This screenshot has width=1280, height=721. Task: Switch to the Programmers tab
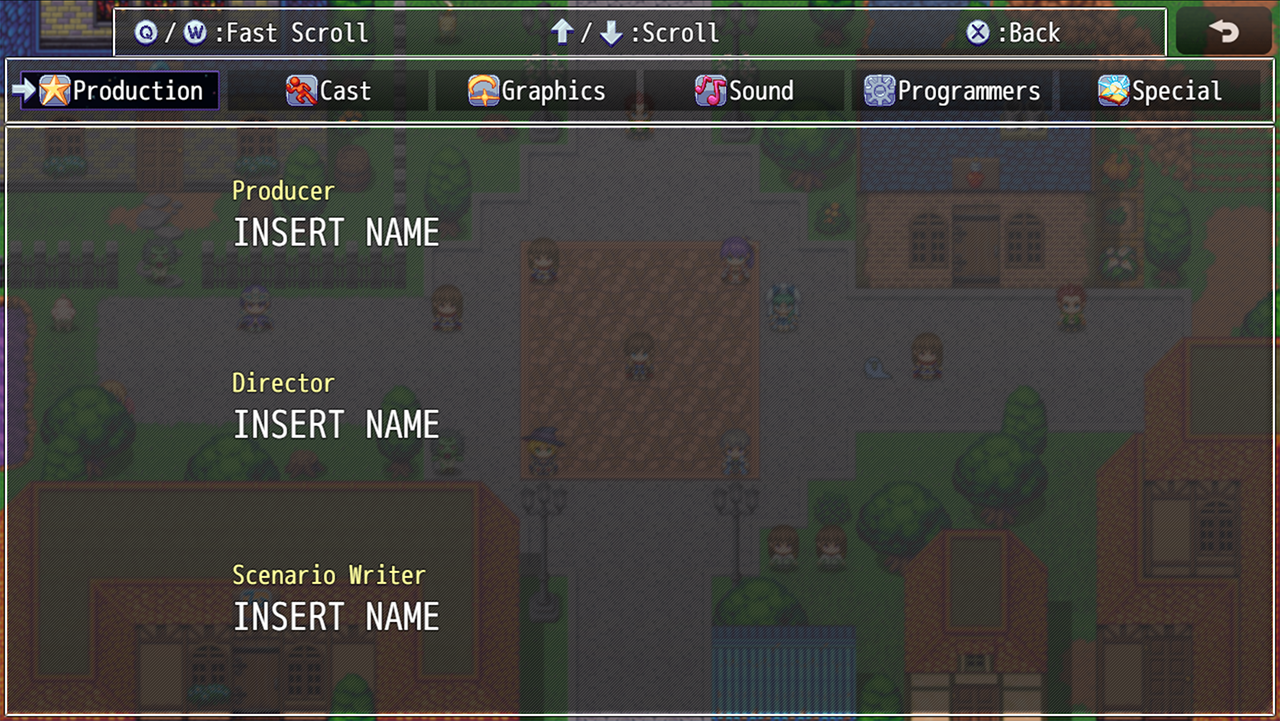952,91
